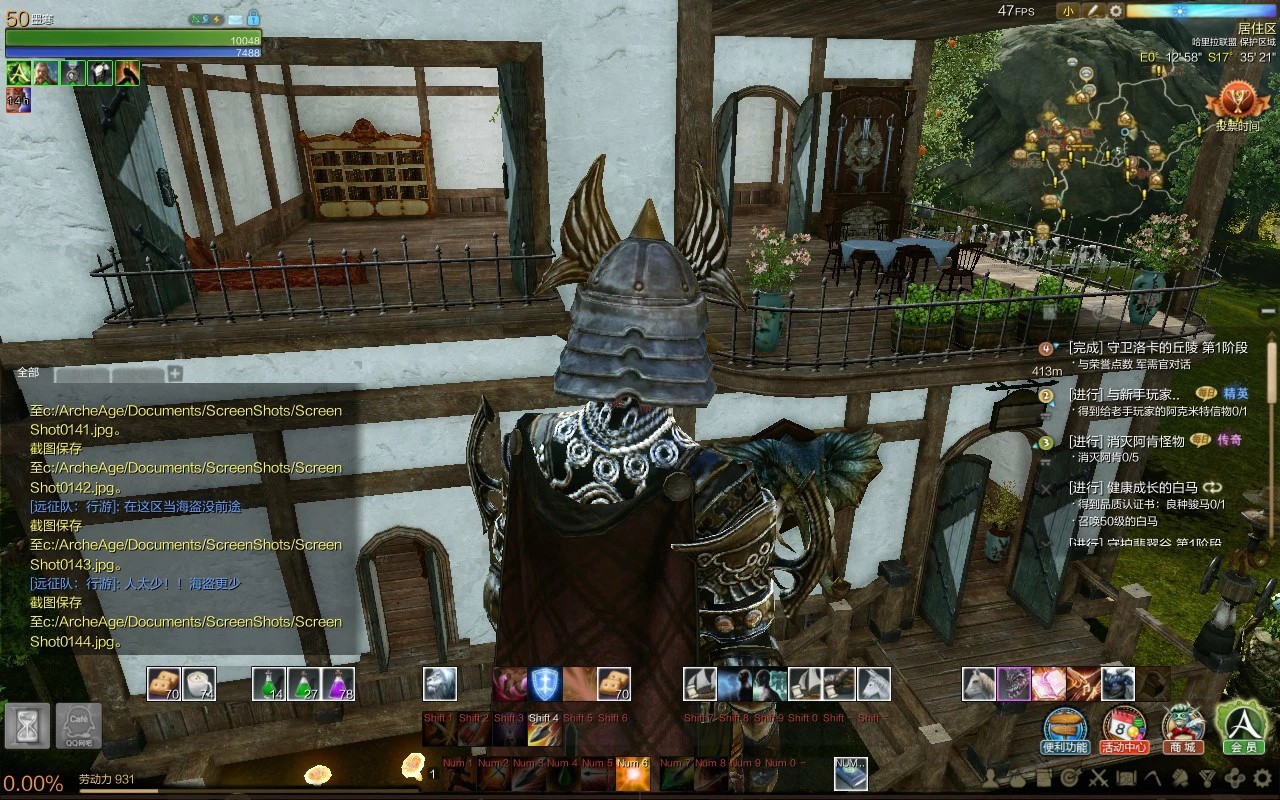The width and height of the screenshot is (1280, 800).
Task: Switch to the 全部 chat tab
Action: [28, 373]
